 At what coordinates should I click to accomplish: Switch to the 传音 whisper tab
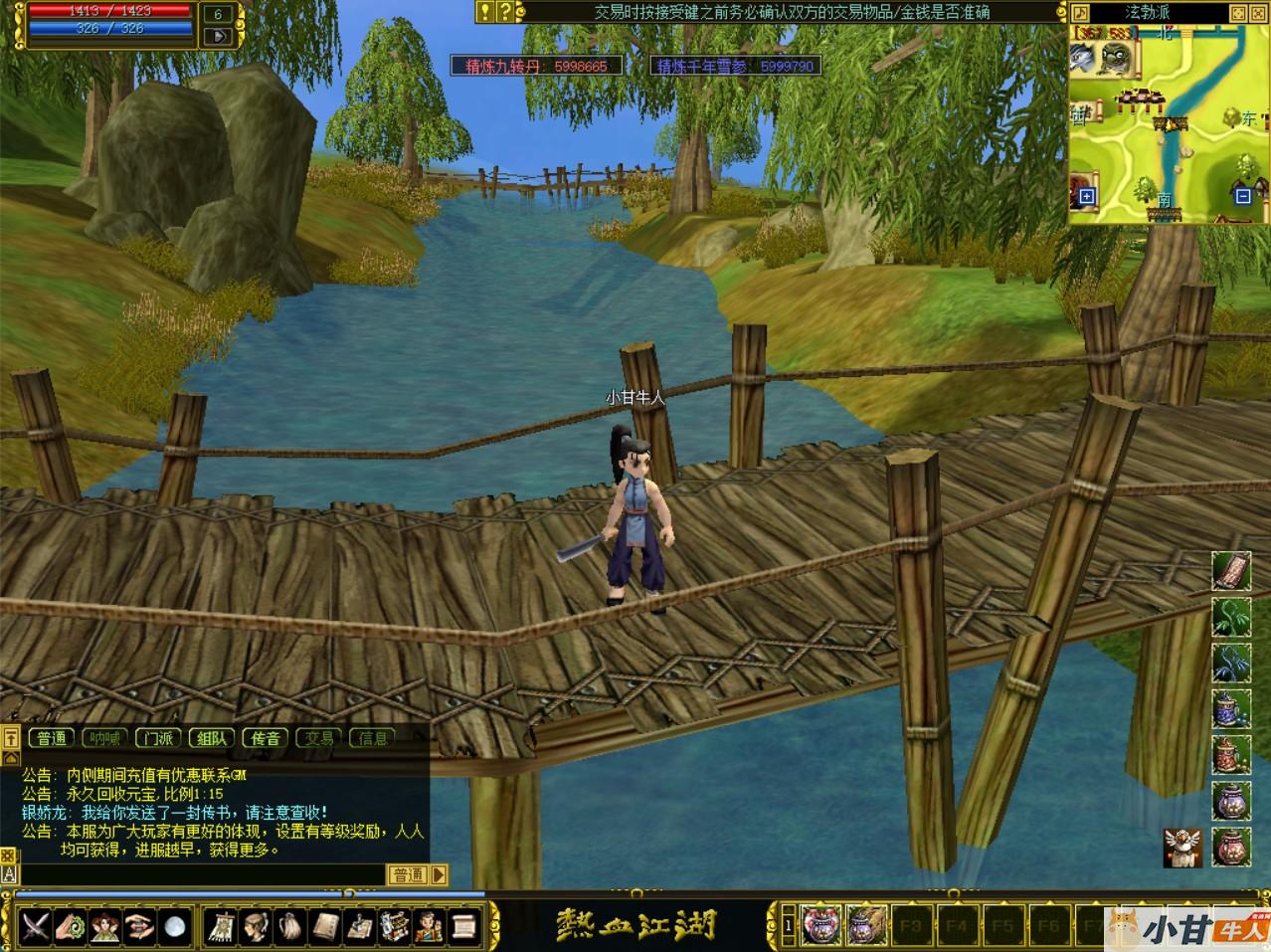point(266,738)
